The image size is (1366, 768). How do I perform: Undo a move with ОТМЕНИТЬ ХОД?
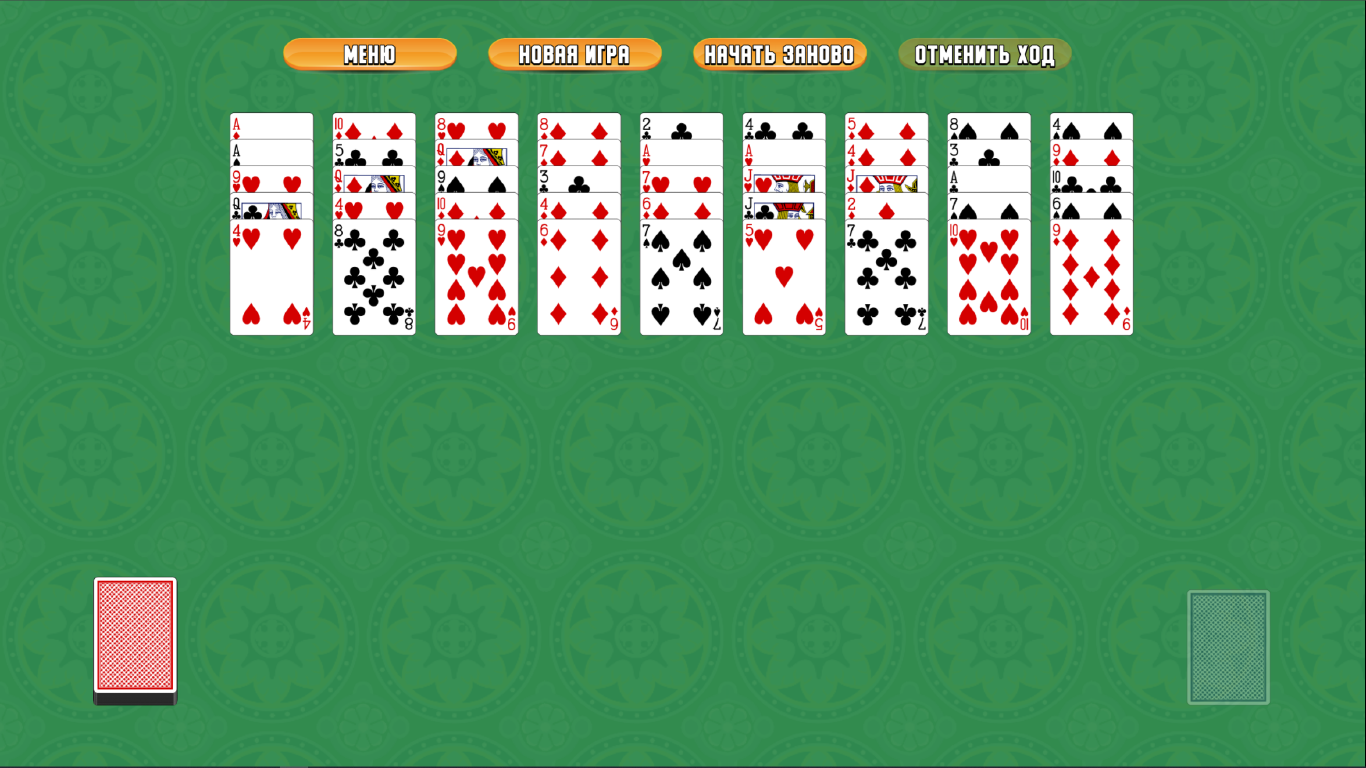984,55
